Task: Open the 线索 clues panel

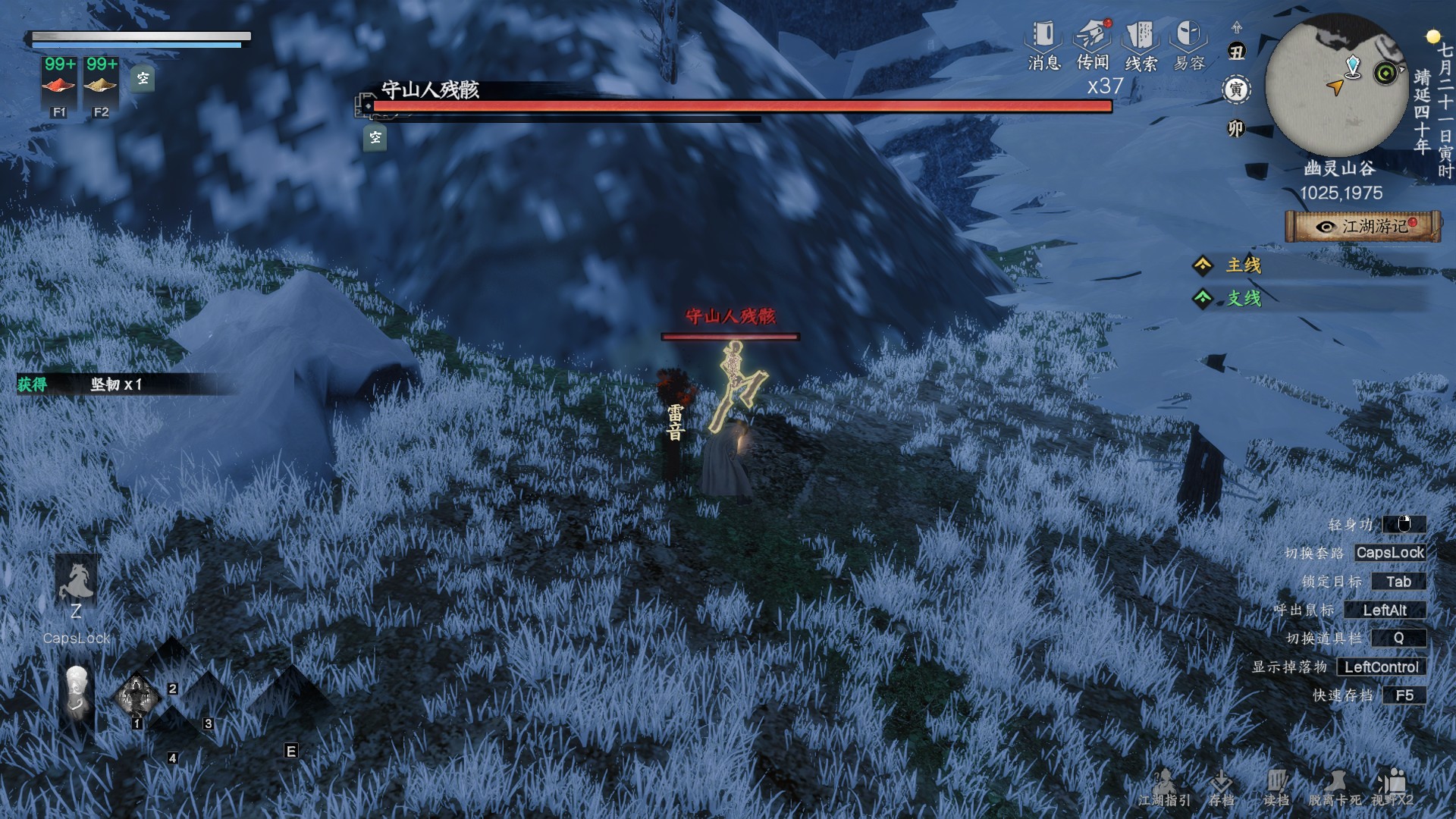Action: [x=1141, y=45]
